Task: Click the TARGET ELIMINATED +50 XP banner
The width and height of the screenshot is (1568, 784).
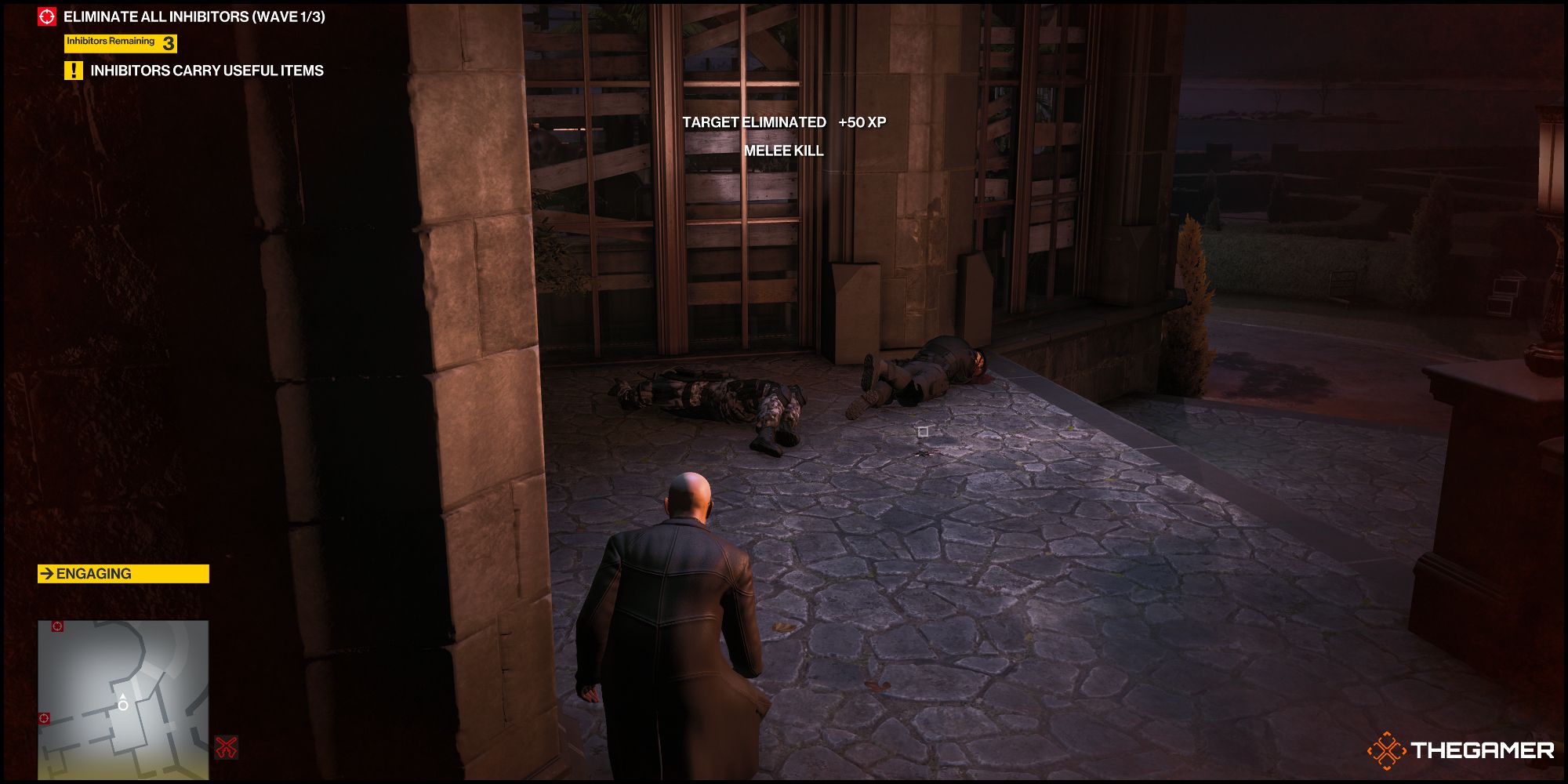Action: click(786, 122)
